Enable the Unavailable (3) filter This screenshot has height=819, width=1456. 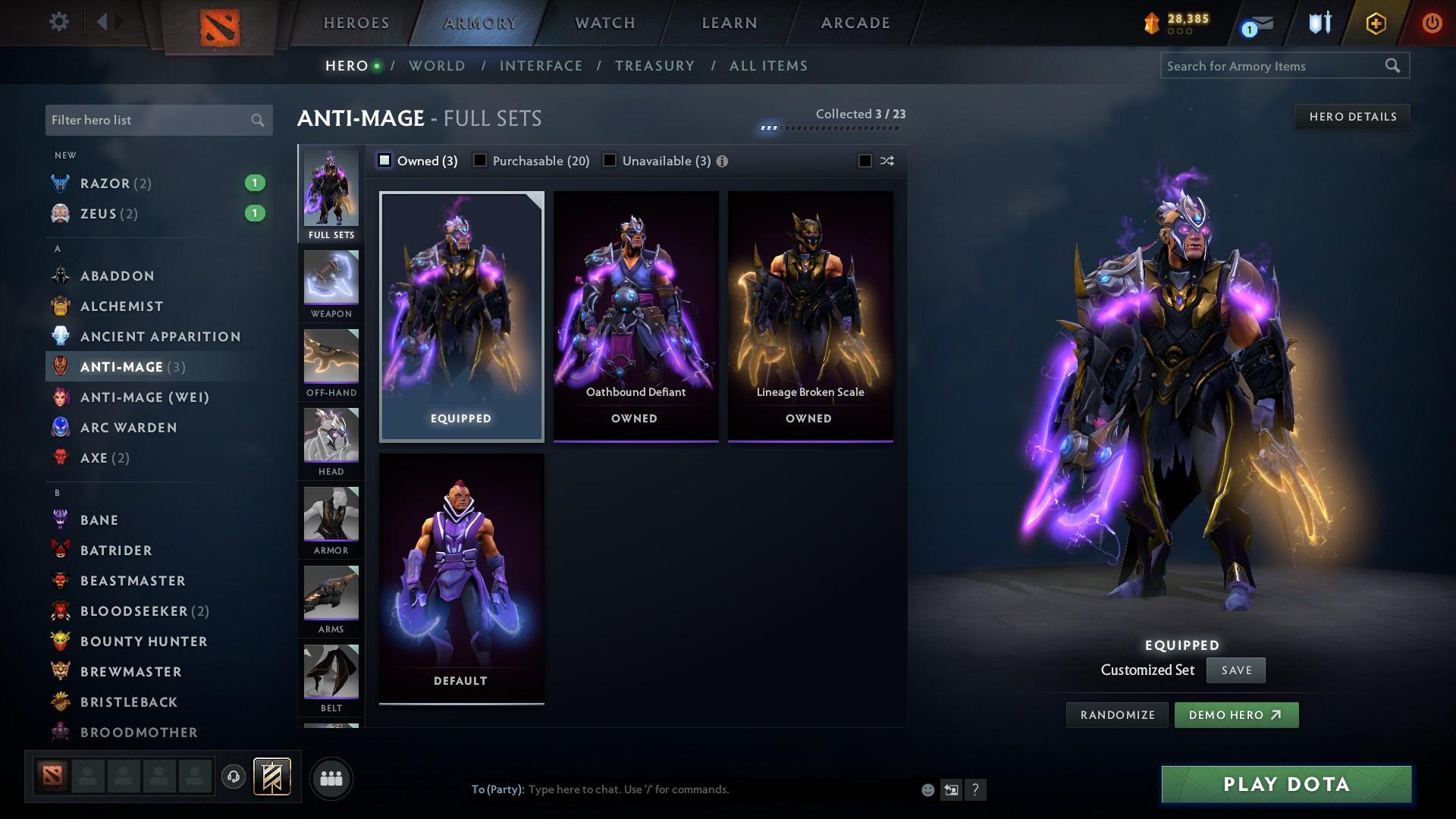tap(609, 161)
